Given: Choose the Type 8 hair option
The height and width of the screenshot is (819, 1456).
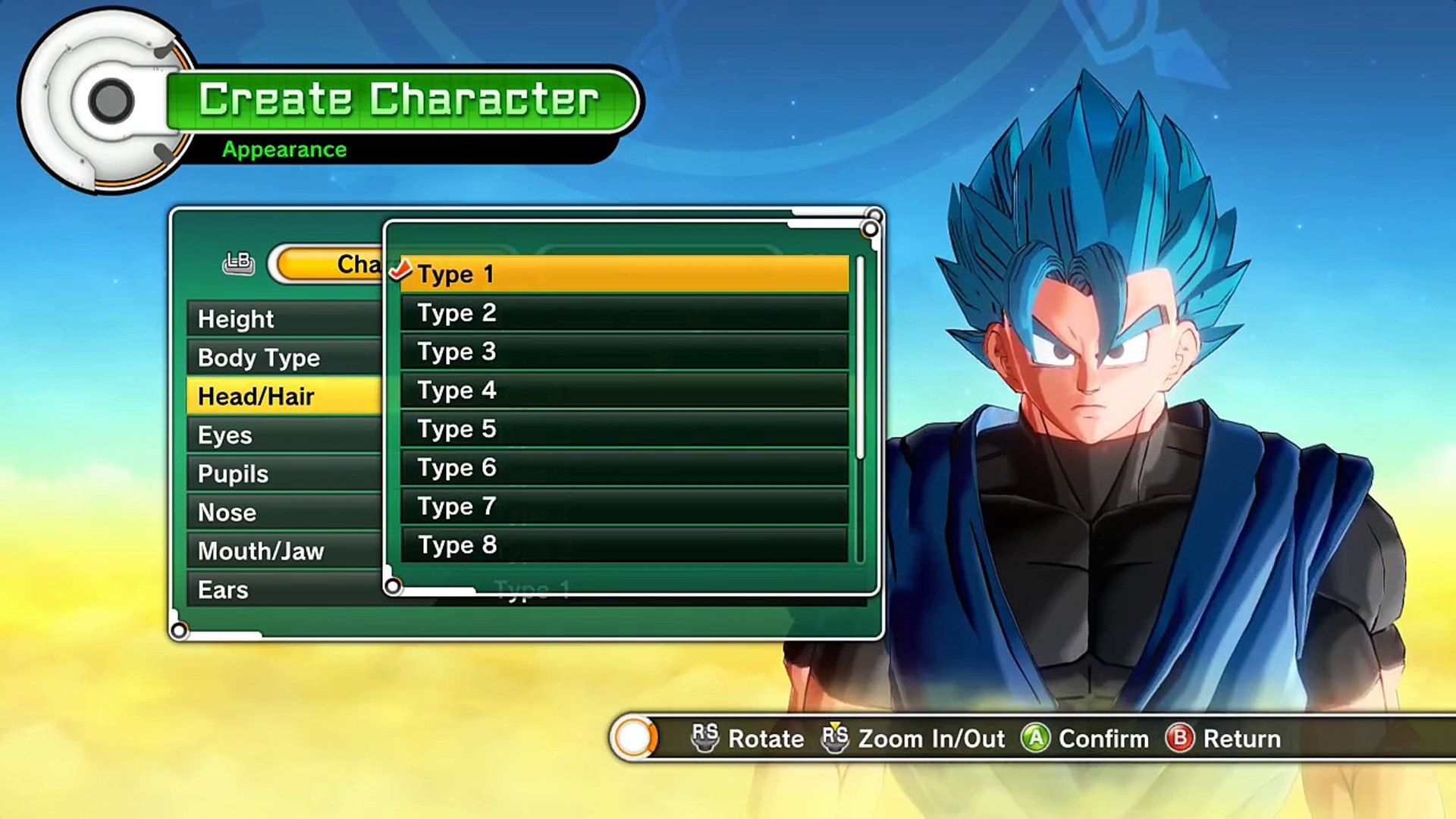Looking at the screenshot, I should (x=623, y=544).
